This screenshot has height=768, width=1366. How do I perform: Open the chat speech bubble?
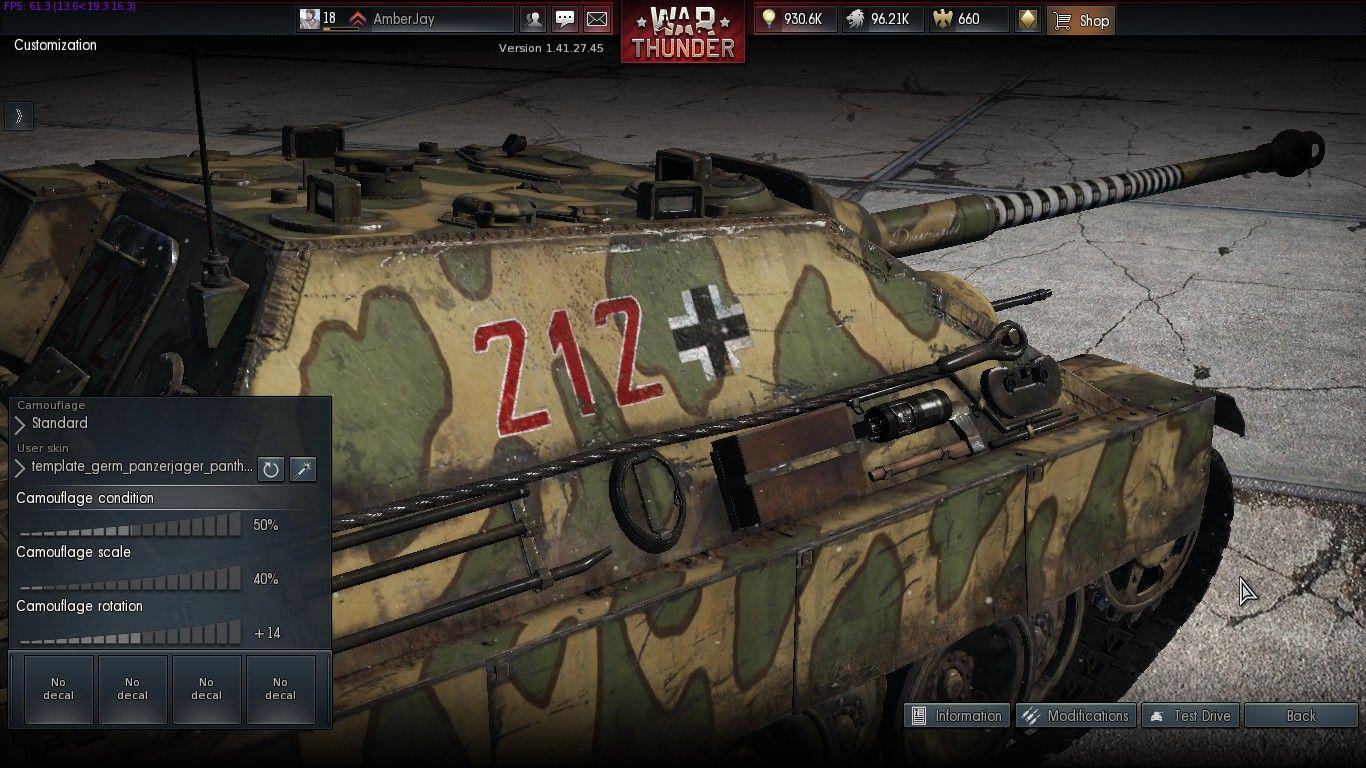tap(565, 19)
